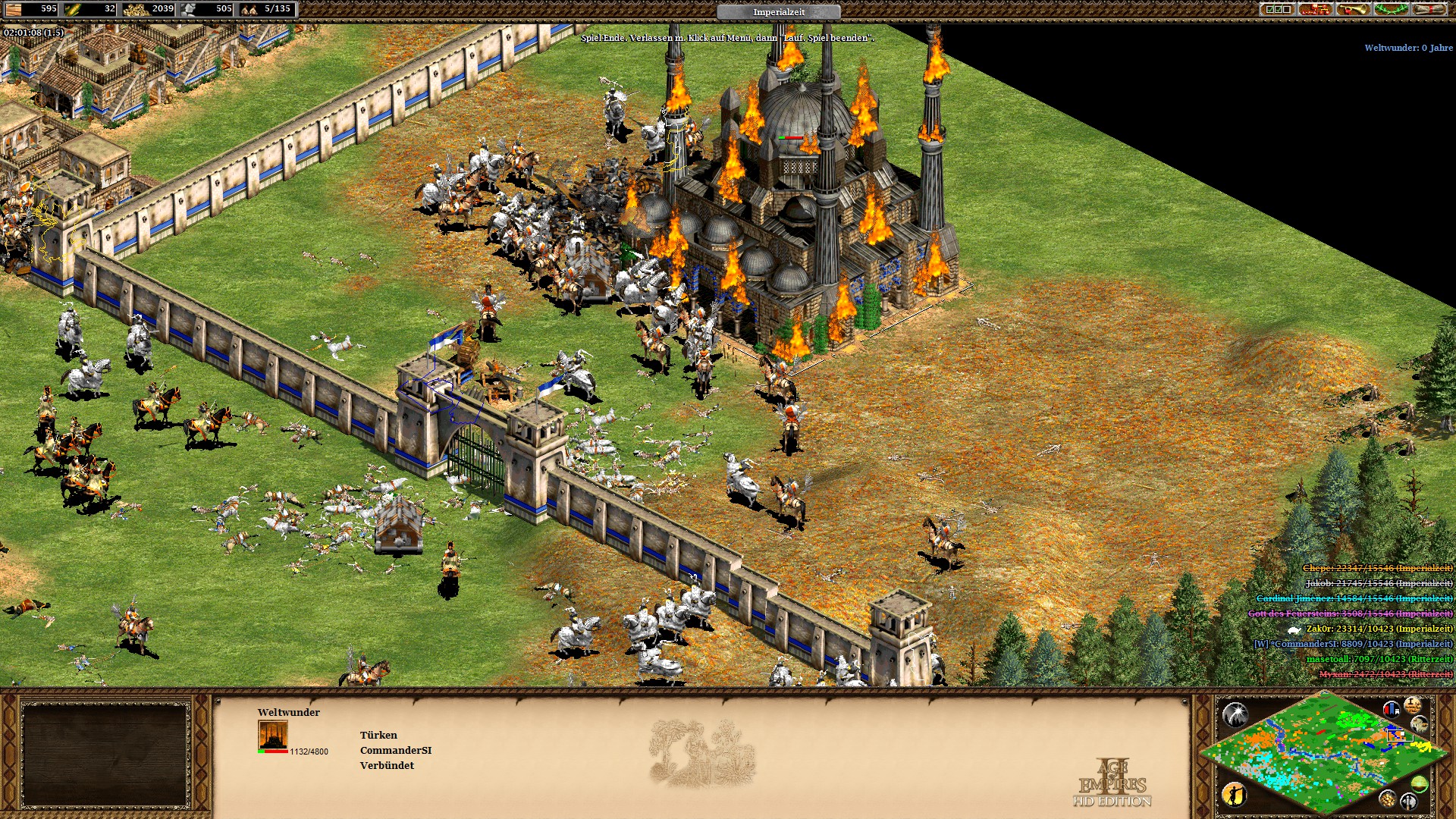
Task: Open chat with the horn button
Action: [1353, 9]
